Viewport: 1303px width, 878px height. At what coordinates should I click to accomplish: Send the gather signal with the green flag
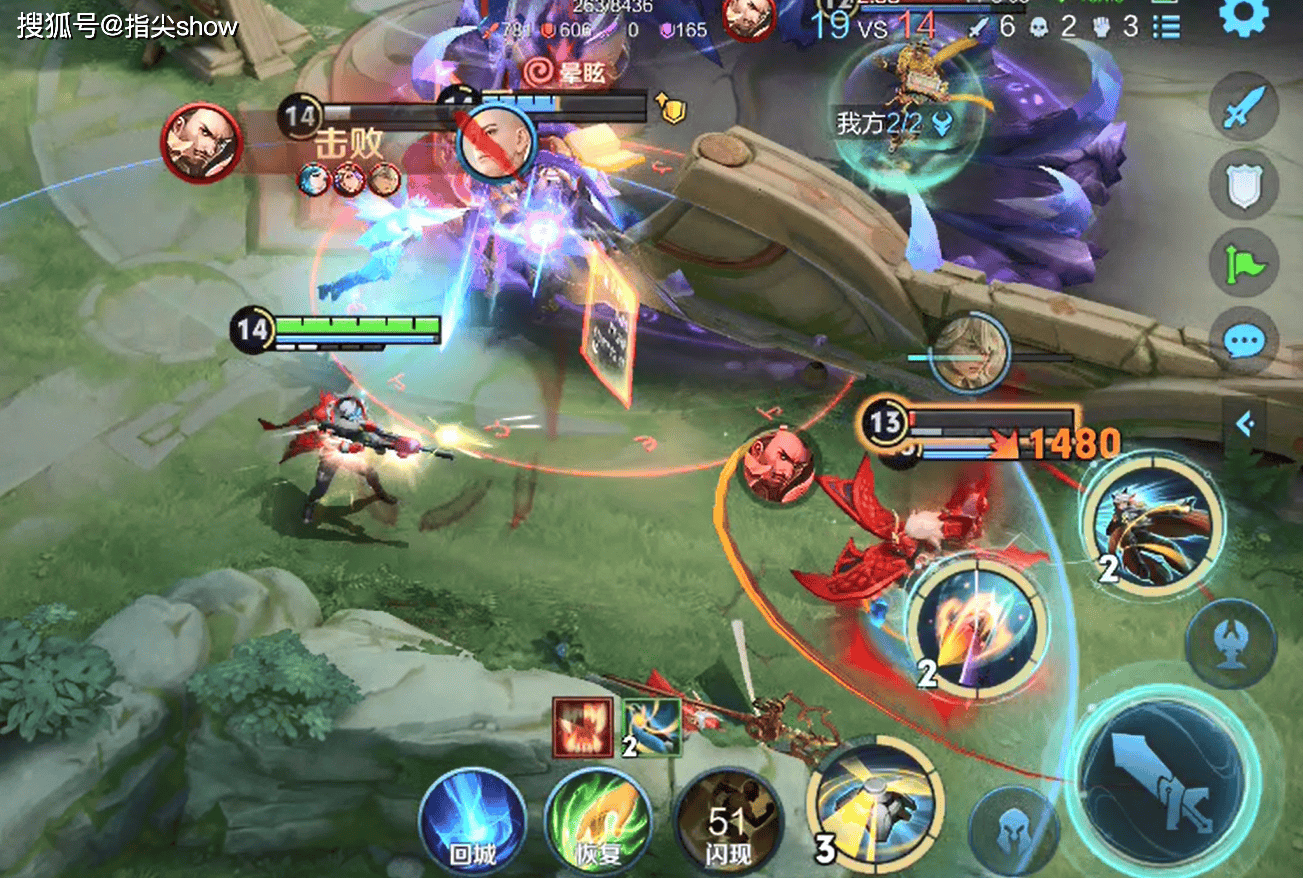pyautogui.click(x=1244, y=262)
